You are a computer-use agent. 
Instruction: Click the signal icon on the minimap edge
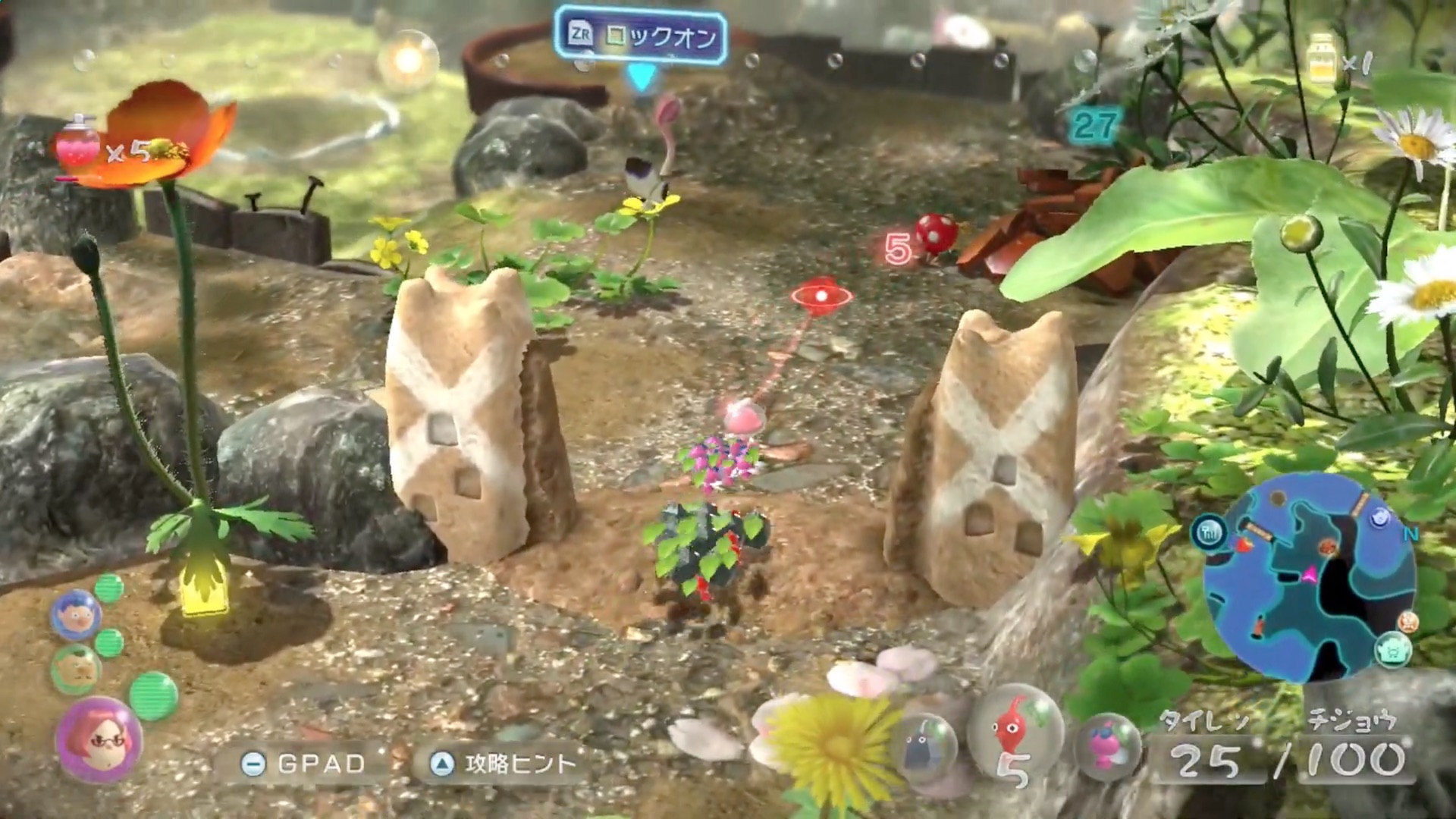click(x=1210, y=532)
